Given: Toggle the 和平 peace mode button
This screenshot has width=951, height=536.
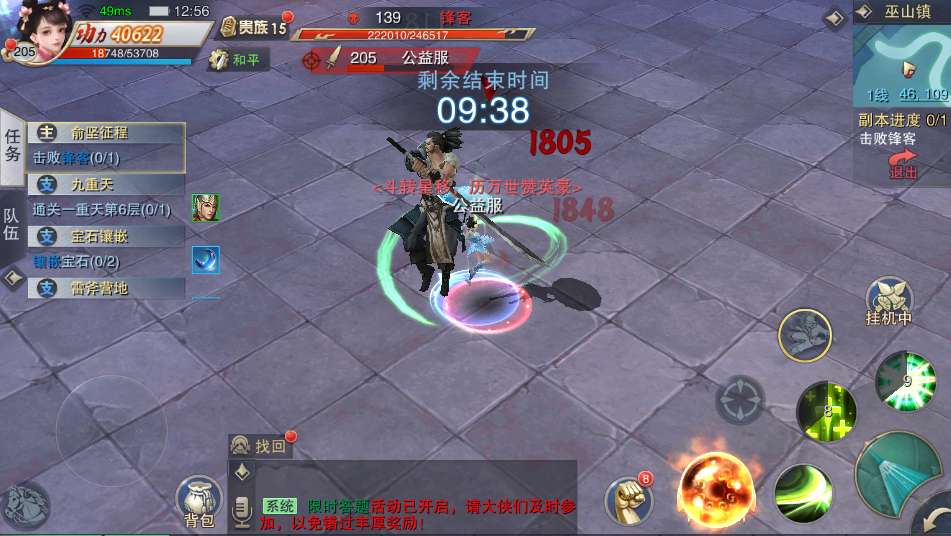Looking at the screenshot, I should click(238, 60).
